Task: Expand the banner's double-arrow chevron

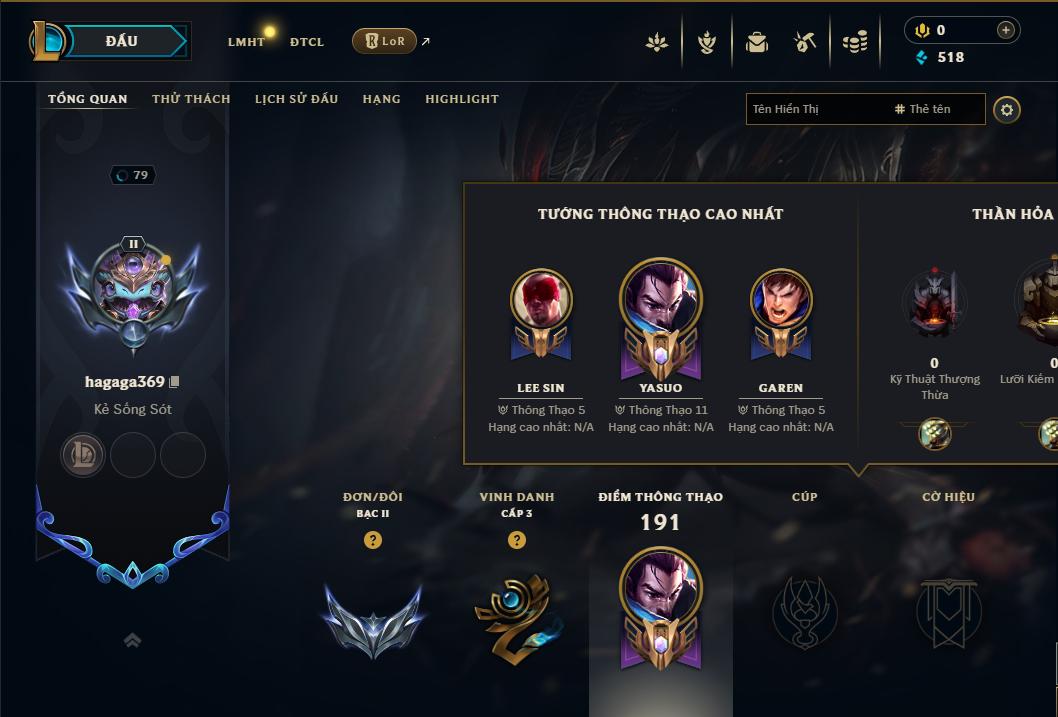Action: (x=132, y=641)
